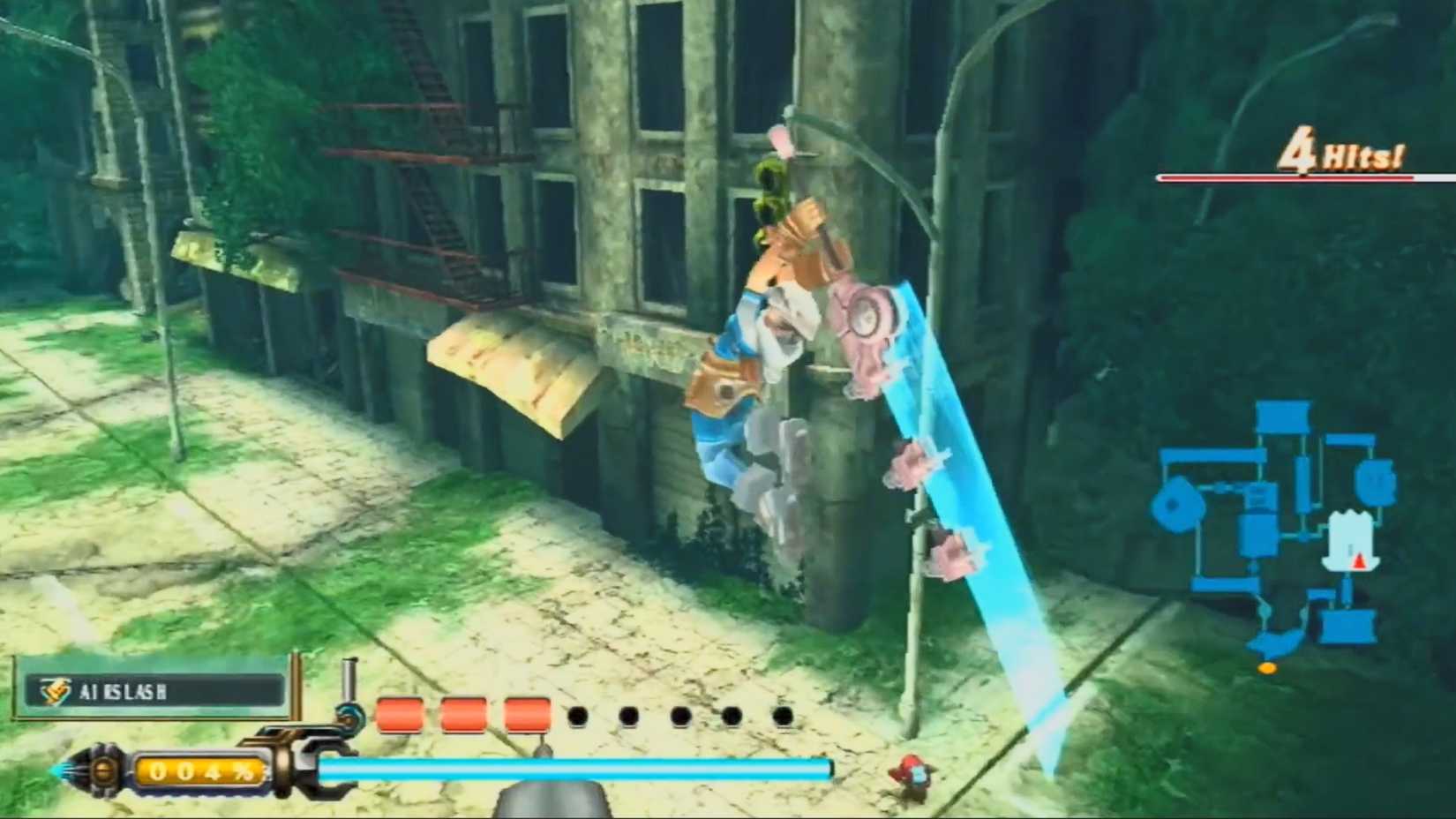Click the AIRSLASH text label
This screenshot has height=819, width=1456.
124,692
